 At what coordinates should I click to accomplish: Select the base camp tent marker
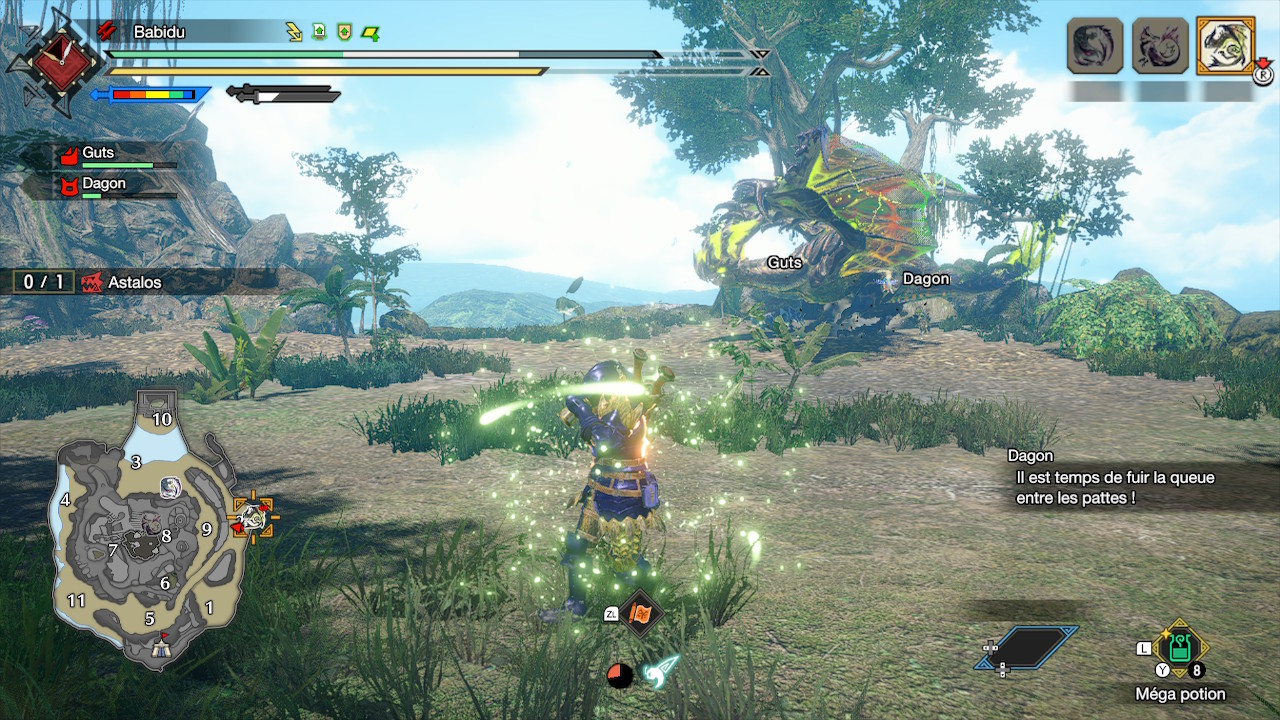tap(160, 649)
